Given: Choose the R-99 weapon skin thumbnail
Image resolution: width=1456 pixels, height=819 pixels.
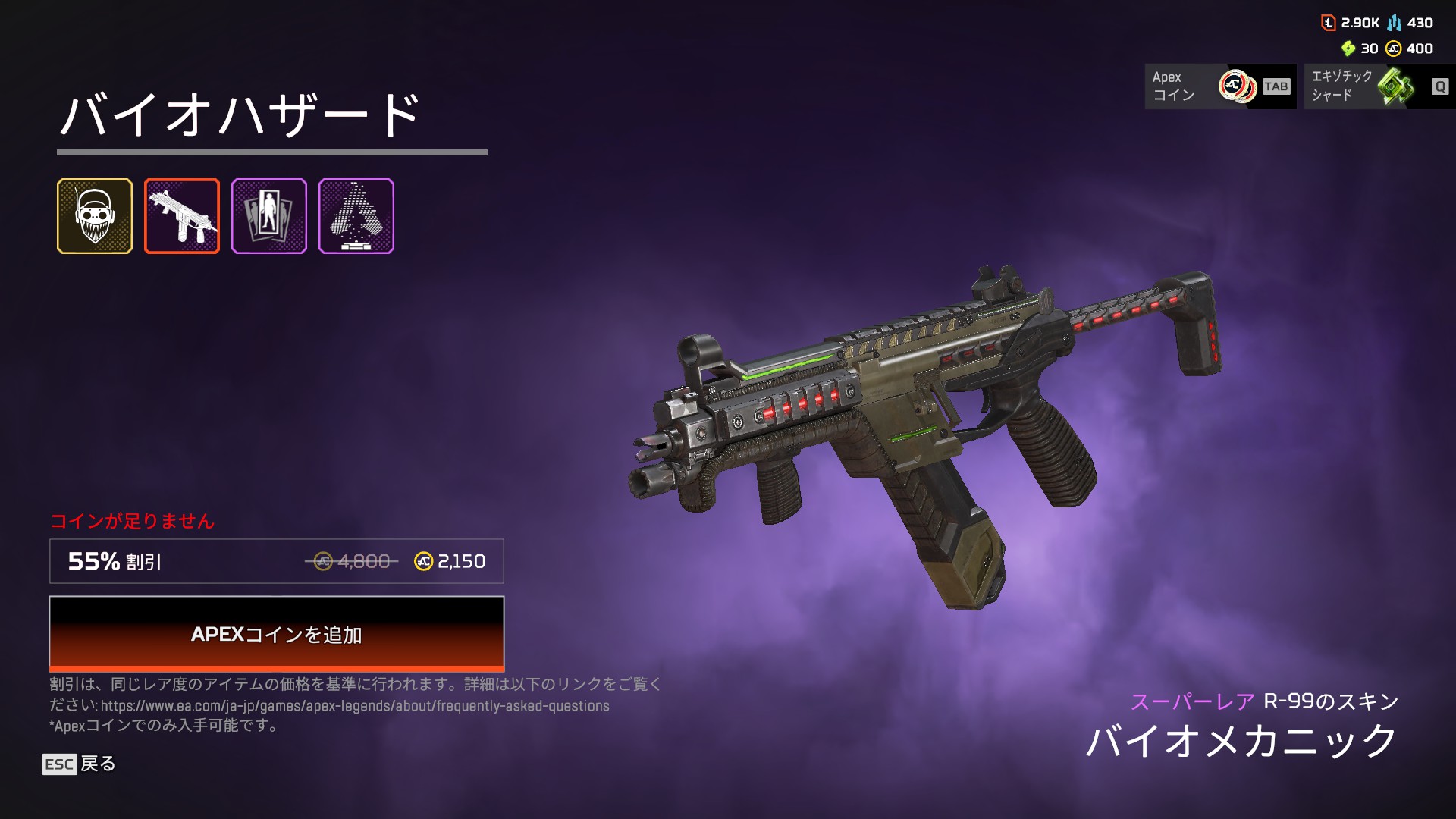Looking at the screenshot, I should pos(182,216).
